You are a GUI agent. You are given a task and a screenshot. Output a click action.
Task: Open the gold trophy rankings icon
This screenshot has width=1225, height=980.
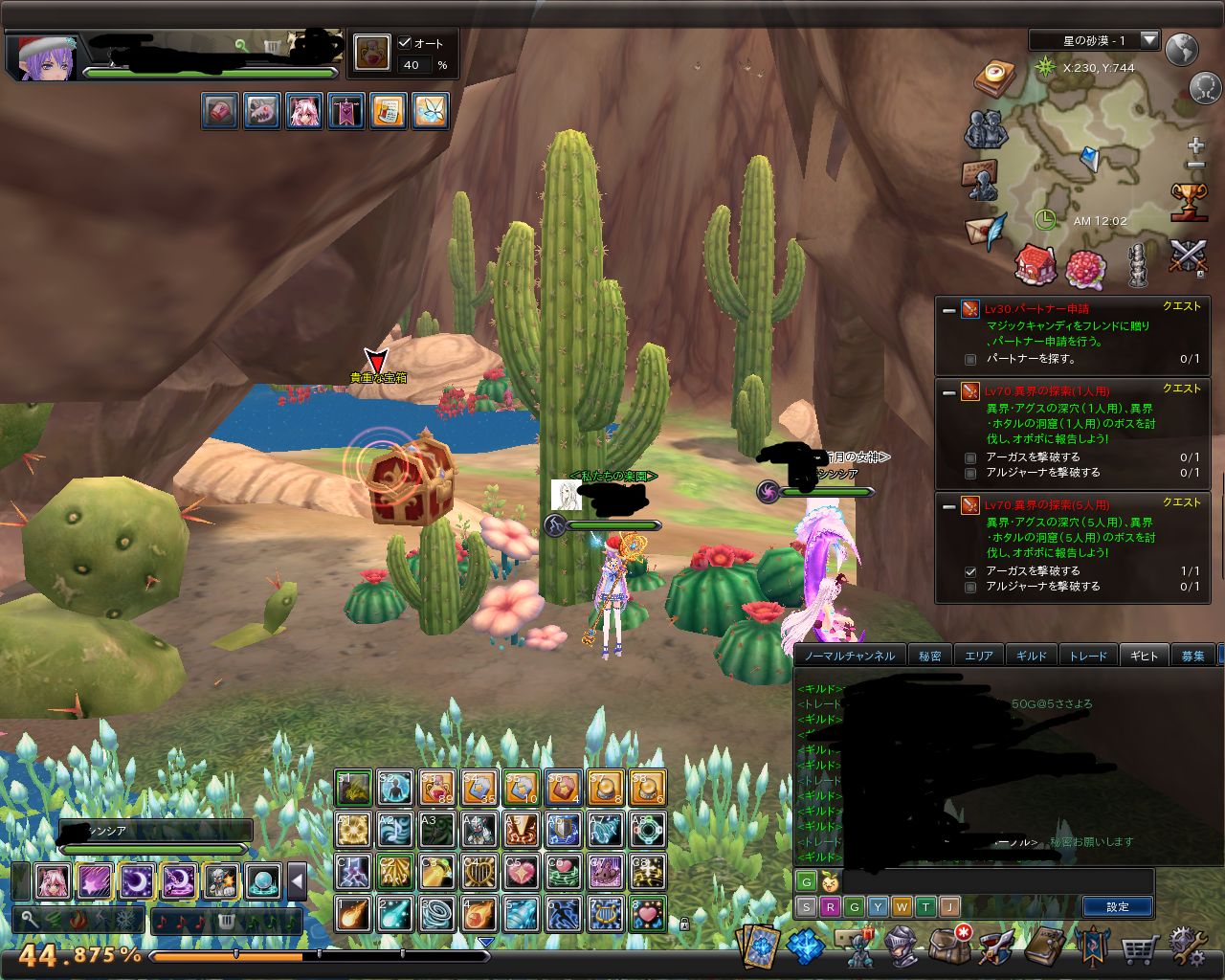1189,201
